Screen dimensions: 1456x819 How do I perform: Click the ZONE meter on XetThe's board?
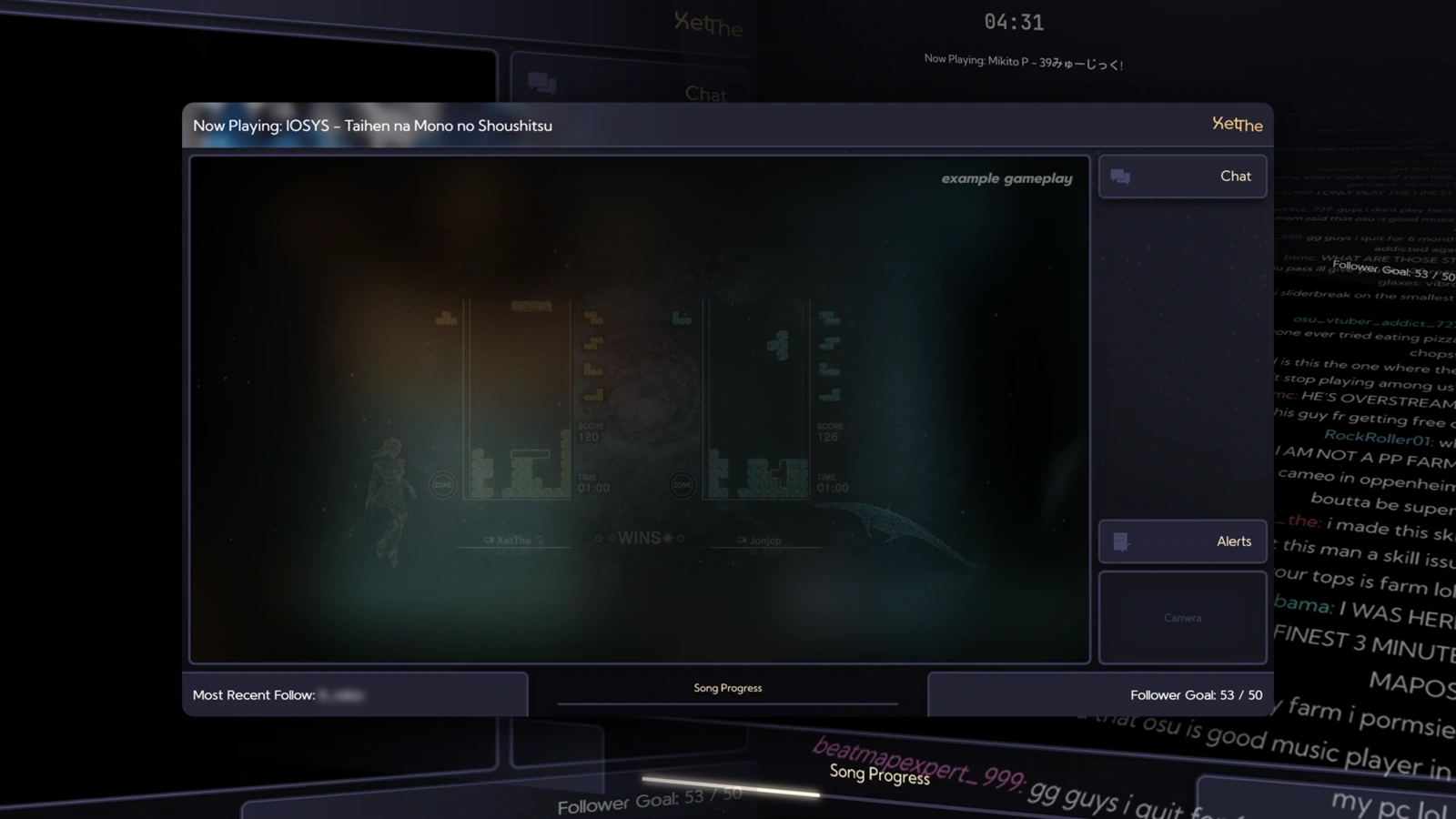tap(443, 485)
